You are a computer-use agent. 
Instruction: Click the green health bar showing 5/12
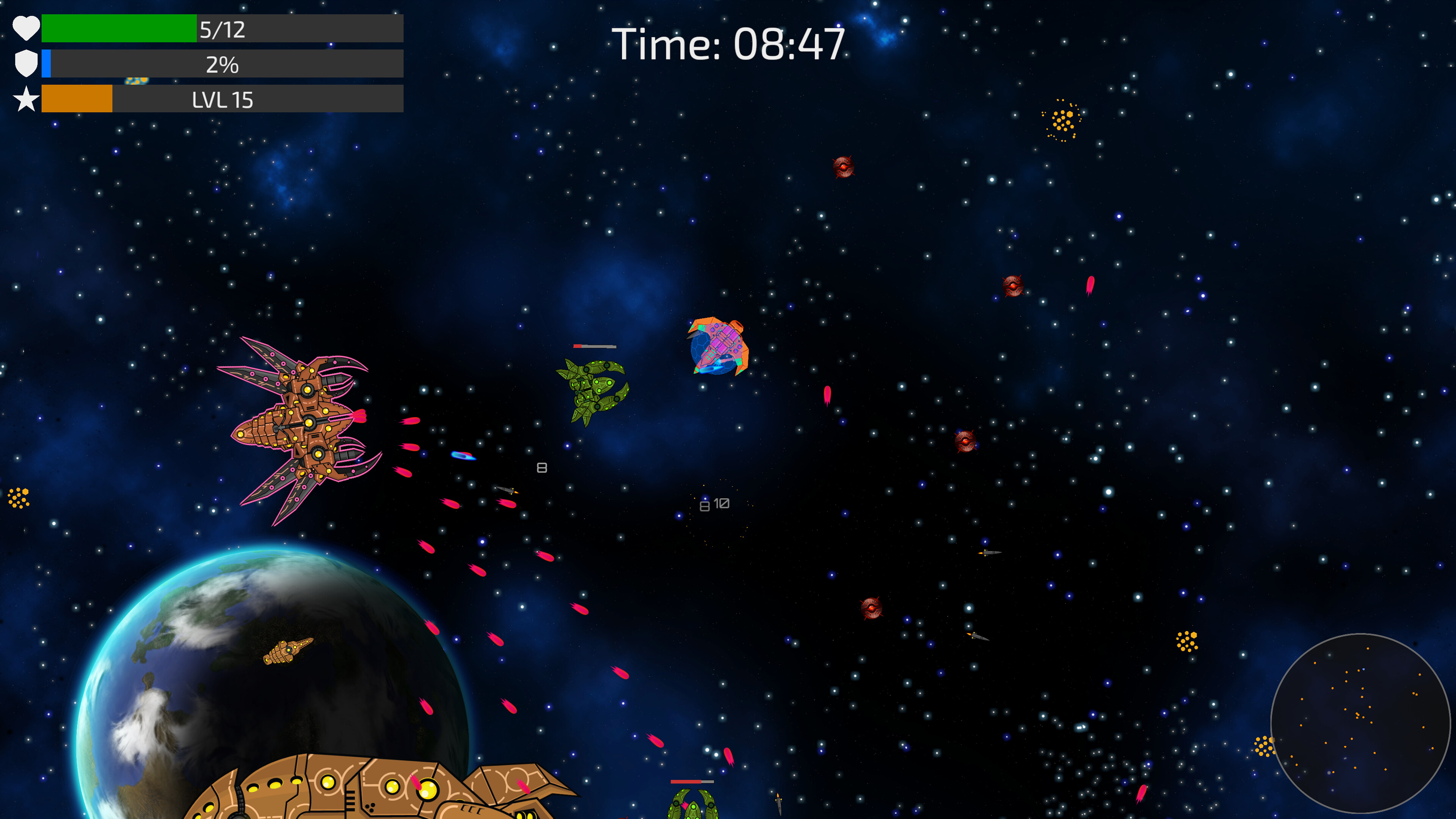pyautogui.click(x=119, y=30)
